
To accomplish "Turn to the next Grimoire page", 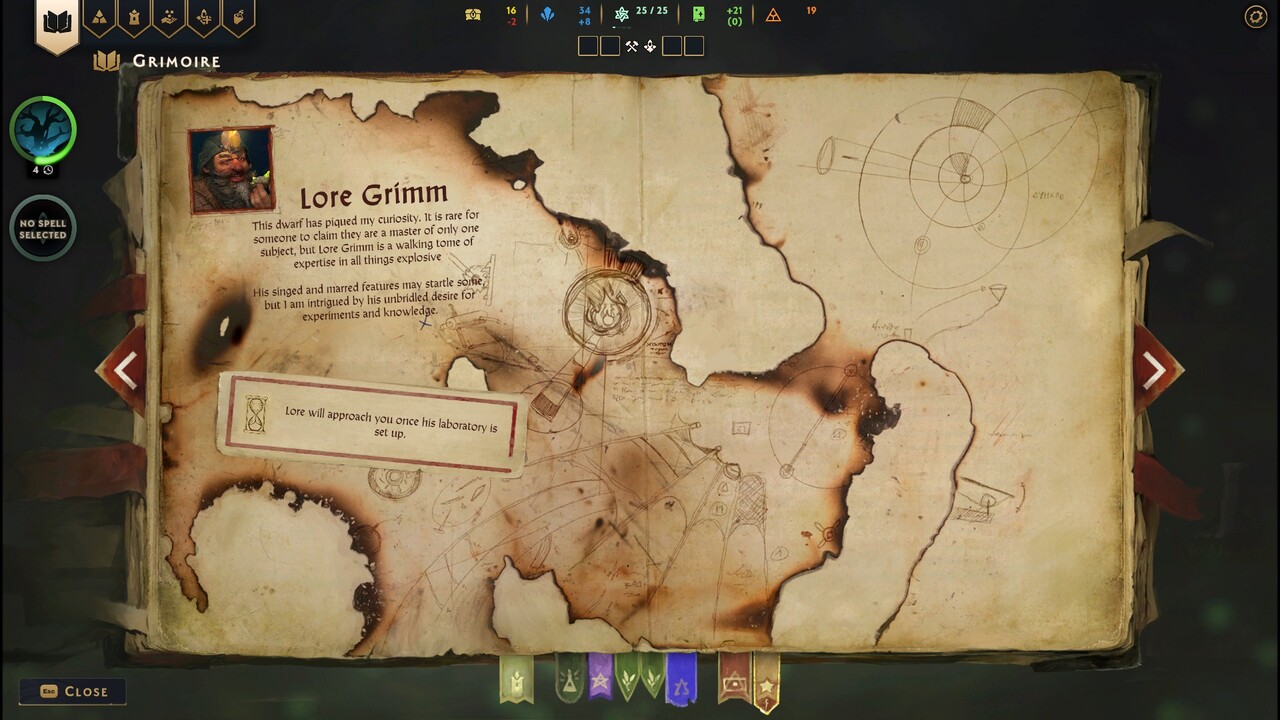I will pos(1154,370).
